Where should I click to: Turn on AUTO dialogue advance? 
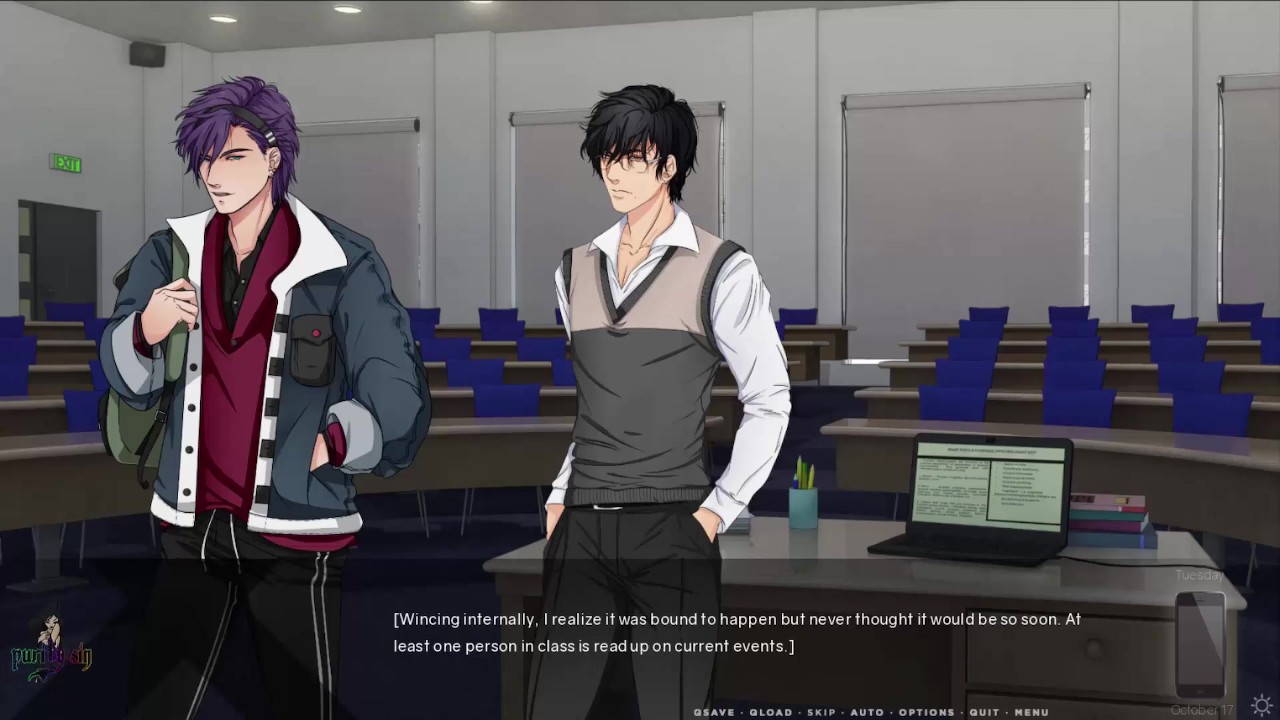[866, 712]
